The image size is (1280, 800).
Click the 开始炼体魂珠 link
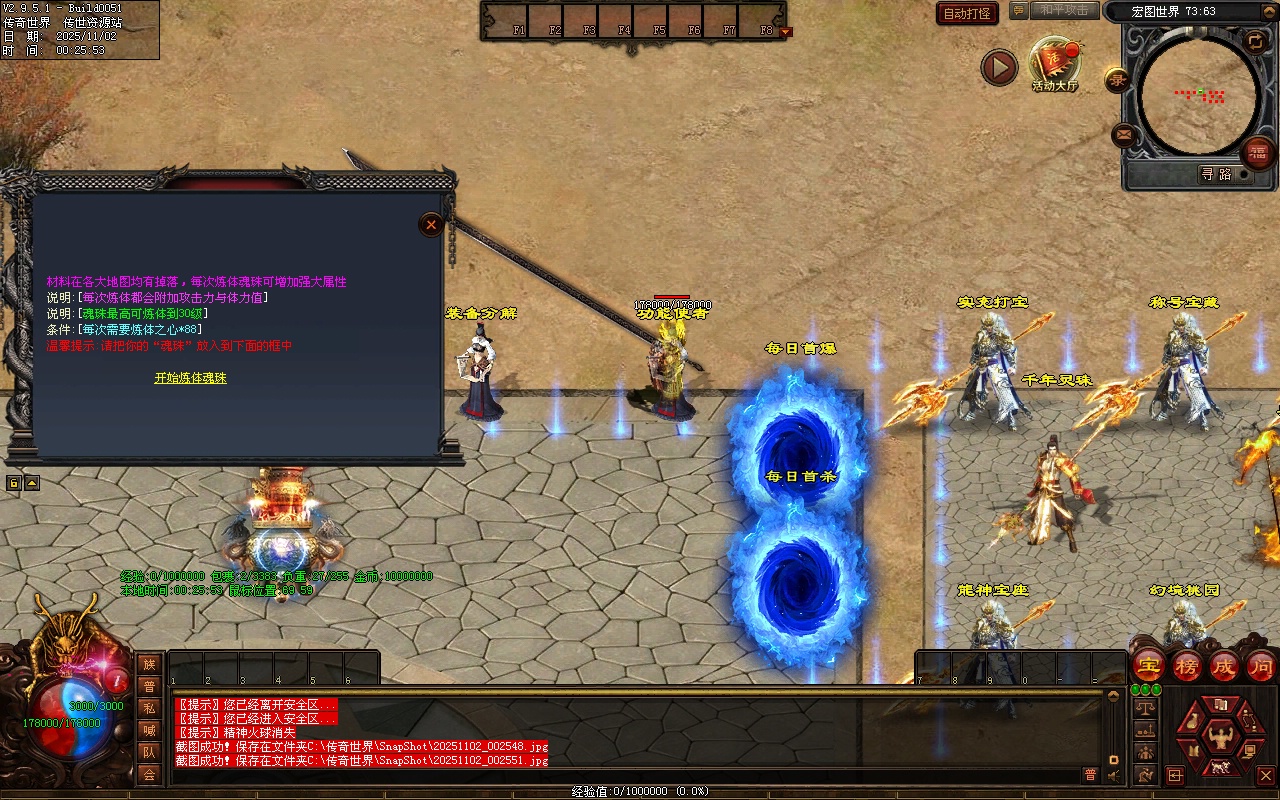[190, 378]
